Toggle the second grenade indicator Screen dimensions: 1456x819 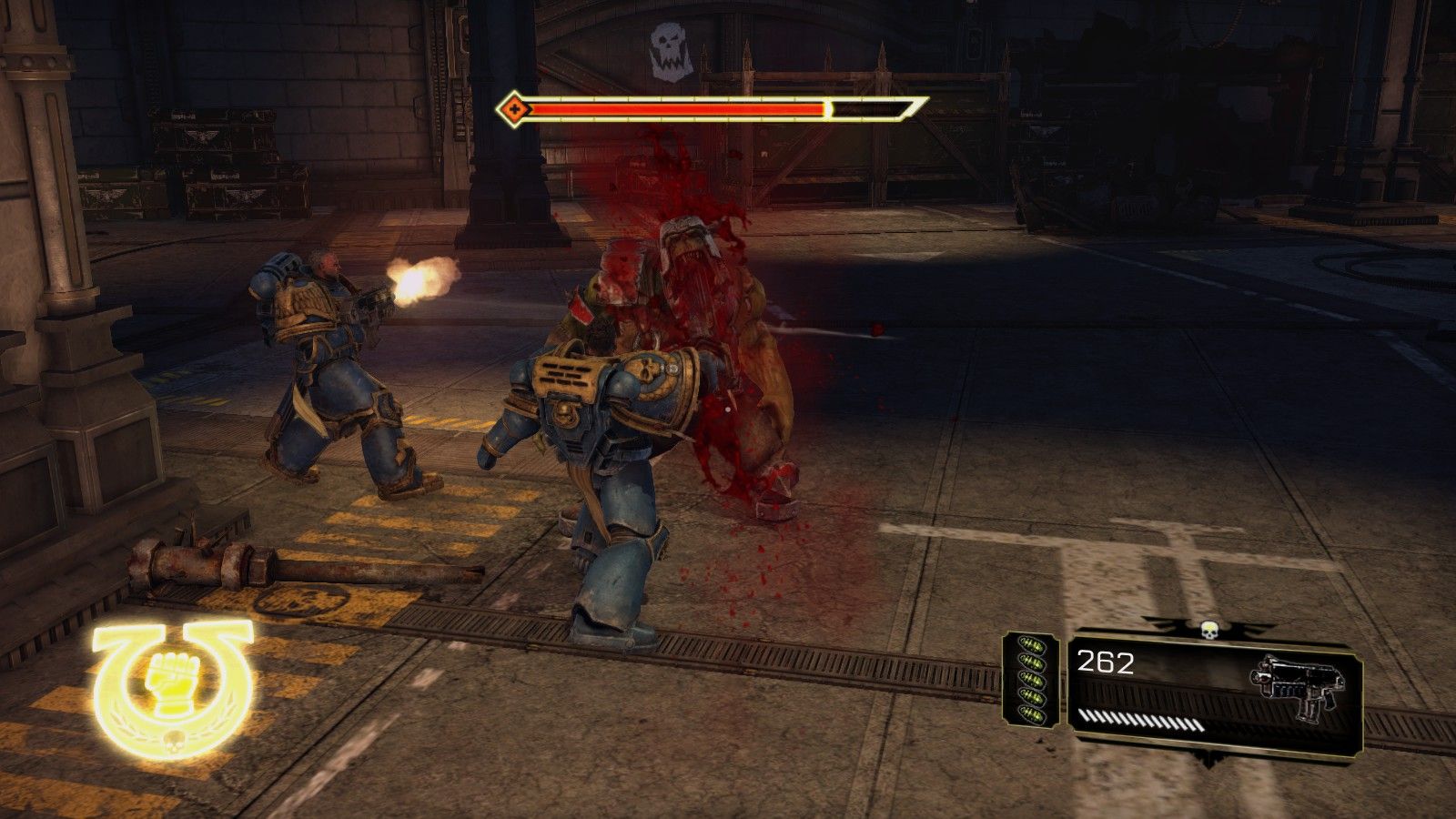[1032, 661]
